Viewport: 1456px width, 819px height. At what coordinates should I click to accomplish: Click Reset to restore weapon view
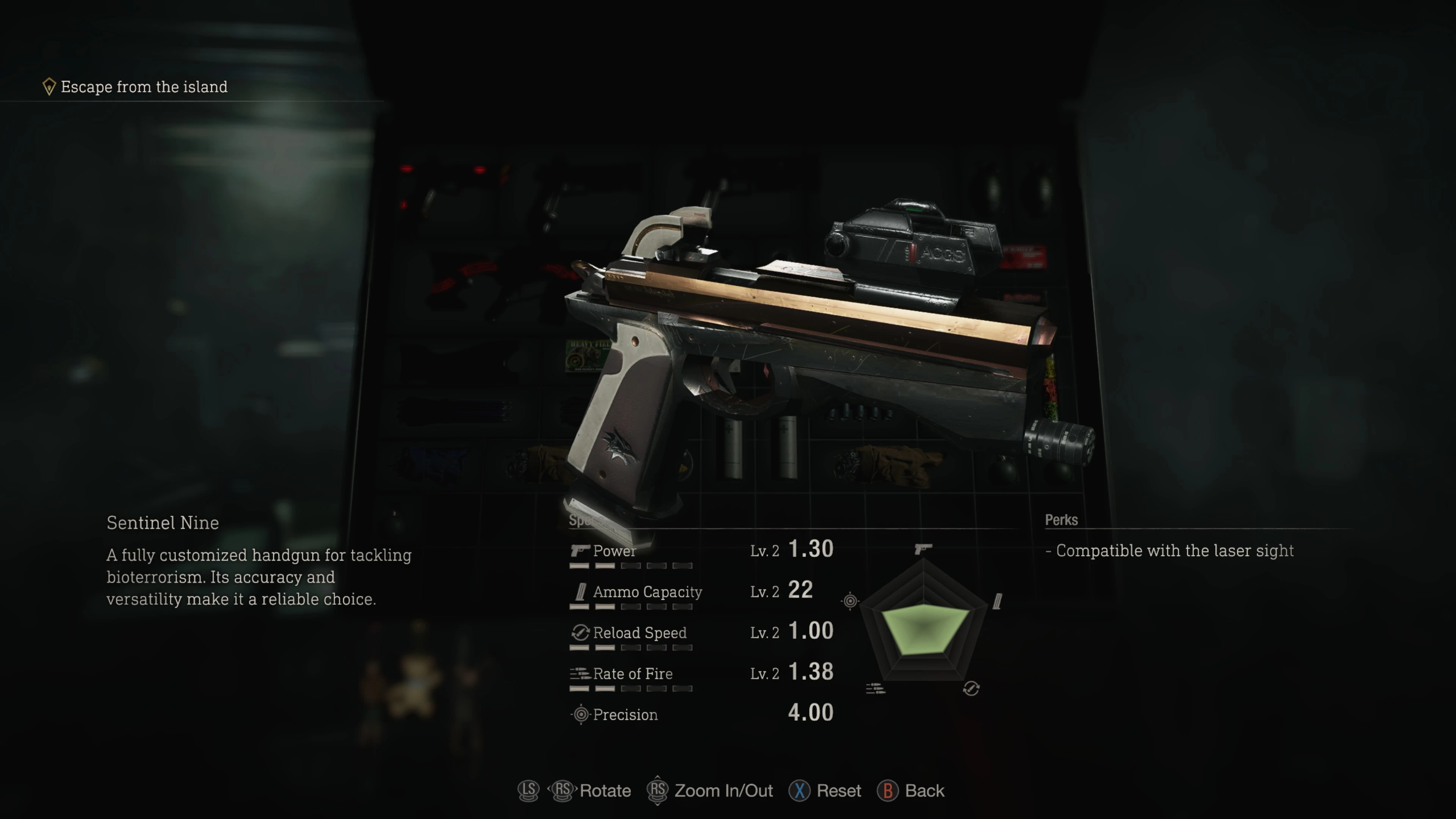click(x=838, y=791)
